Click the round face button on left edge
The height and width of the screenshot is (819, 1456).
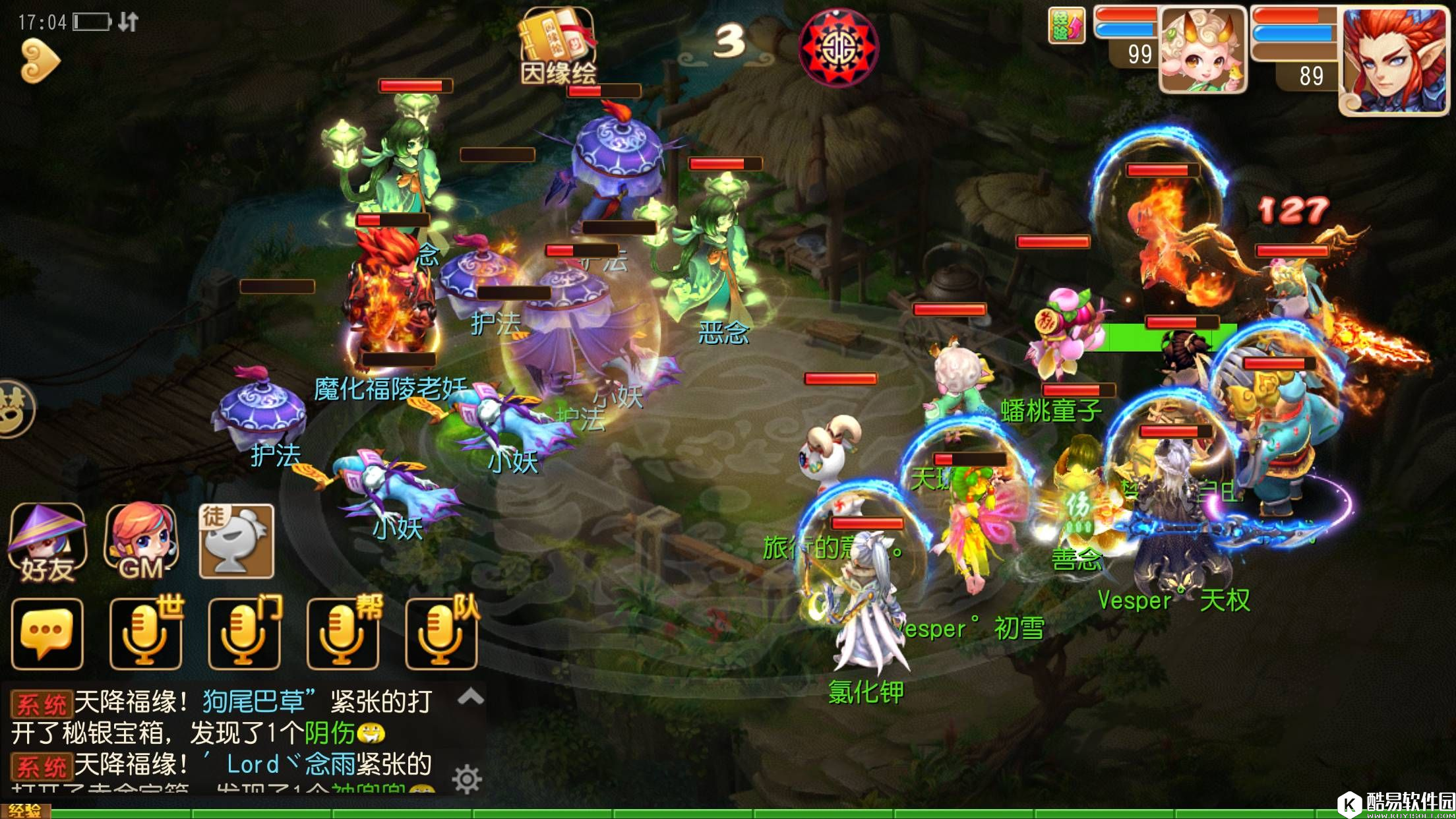click(15, 408)
